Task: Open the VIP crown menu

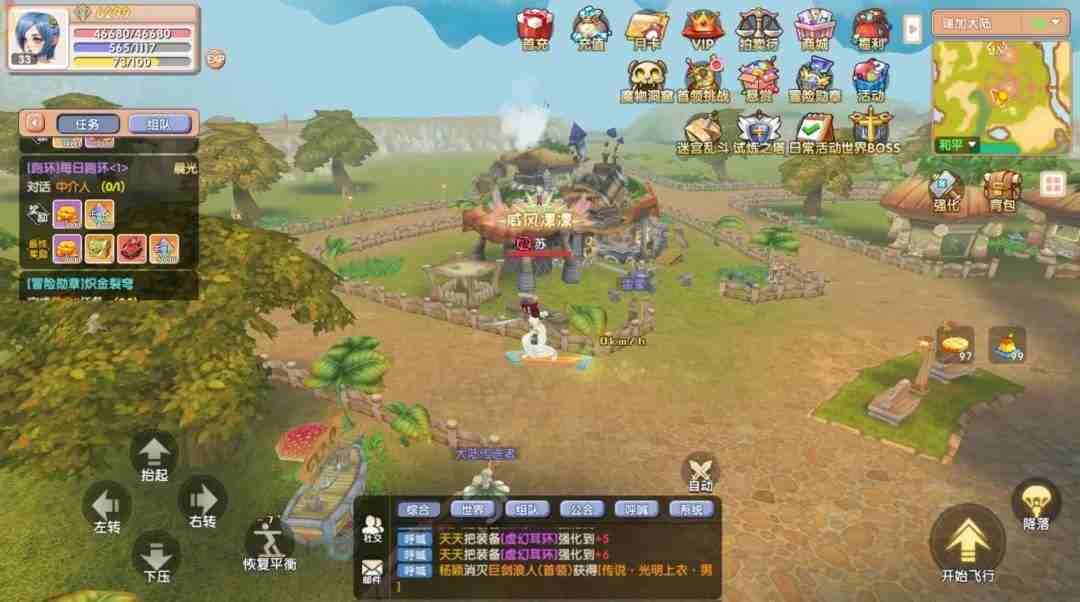Action: pyautogui.click(x=702, y=28)
